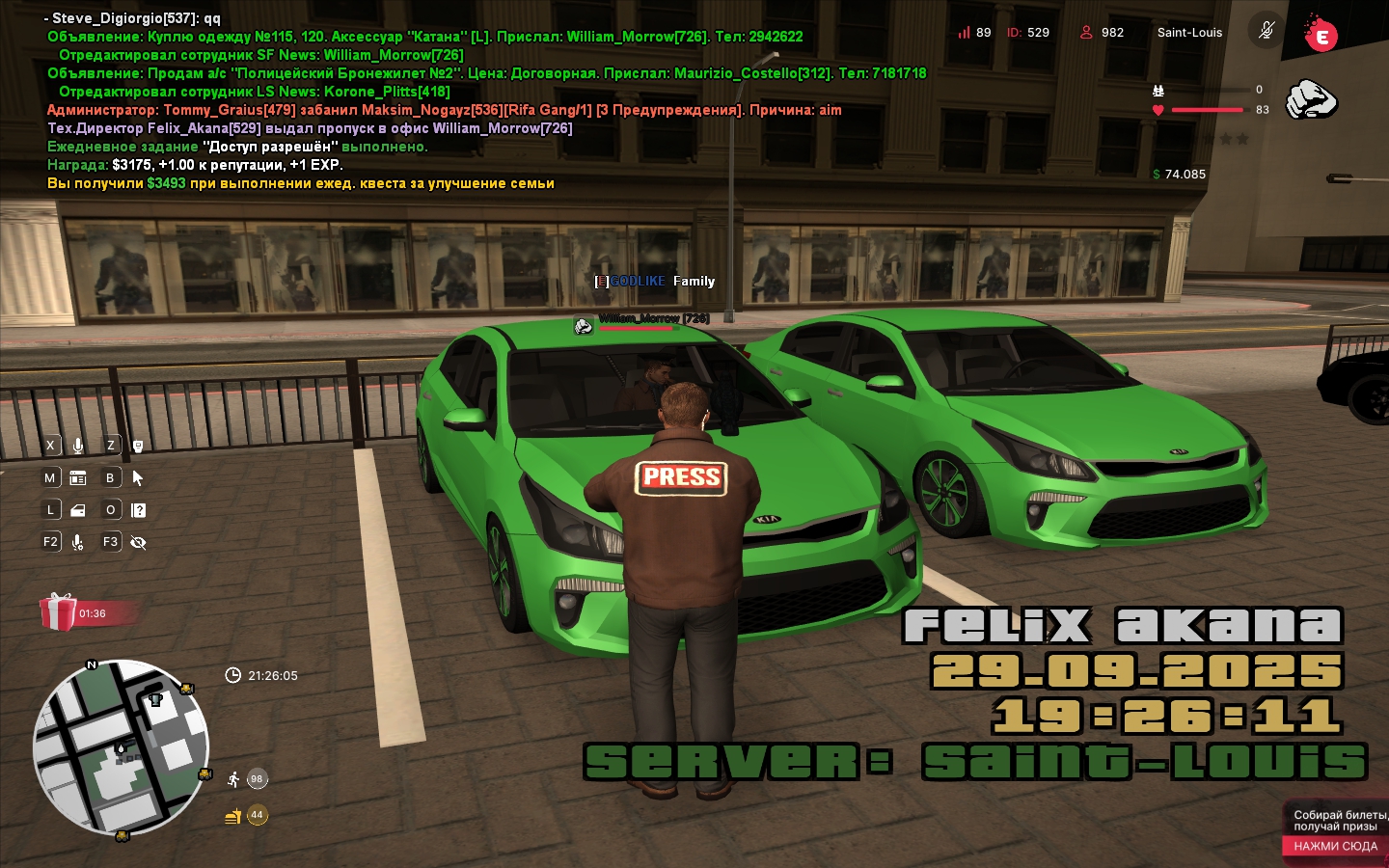Select the car door lock icon
This screenshot has width=1389, height=868.
tap(78, 510)
